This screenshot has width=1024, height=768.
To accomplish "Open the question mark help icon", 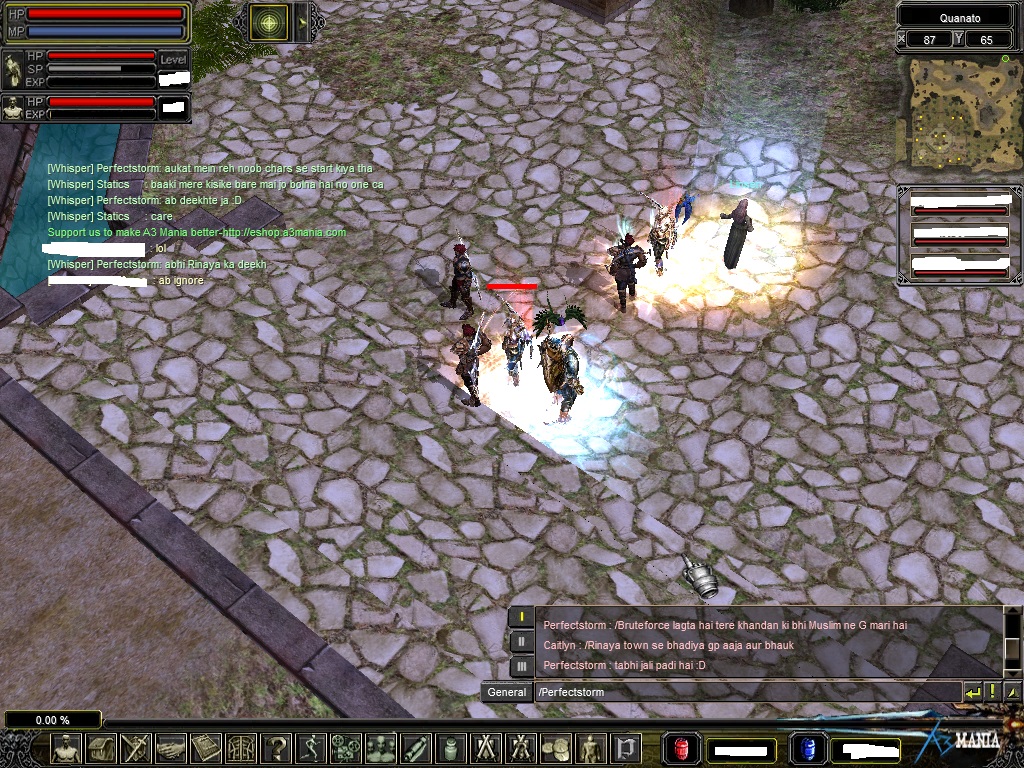I will (276, 747).
